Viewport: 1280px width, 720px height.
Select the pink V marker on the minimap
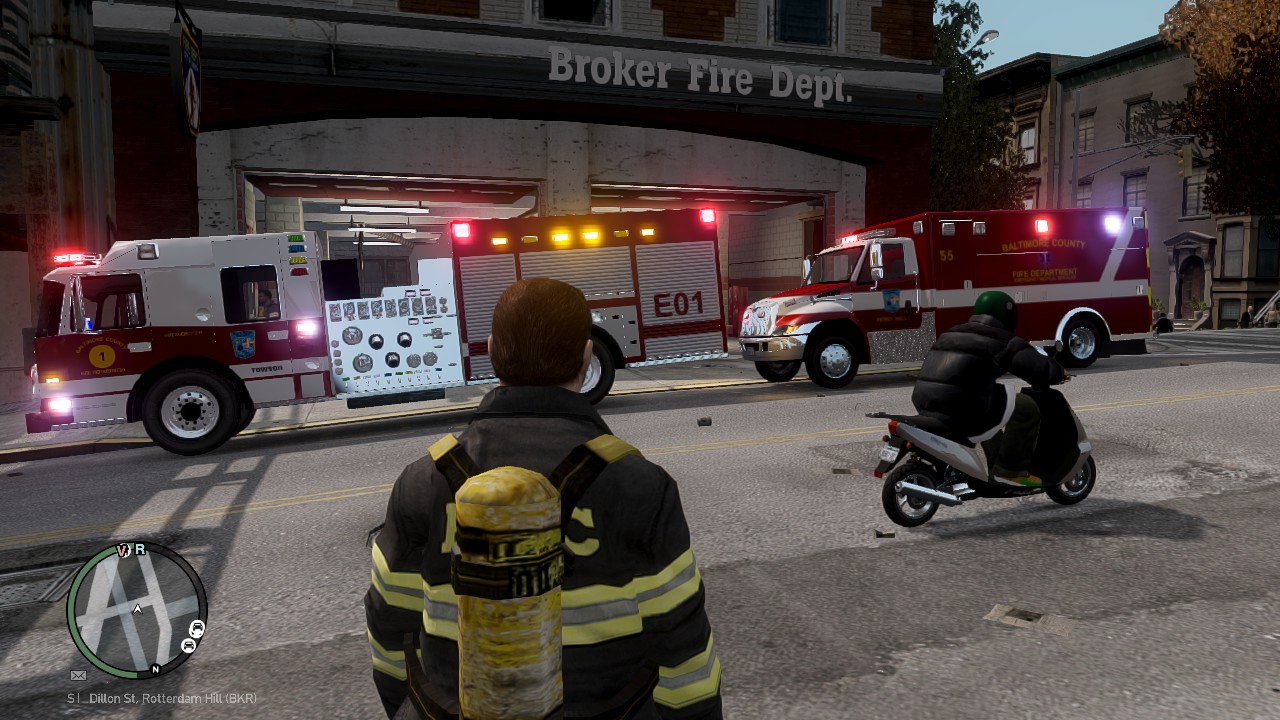coord(124,550)
